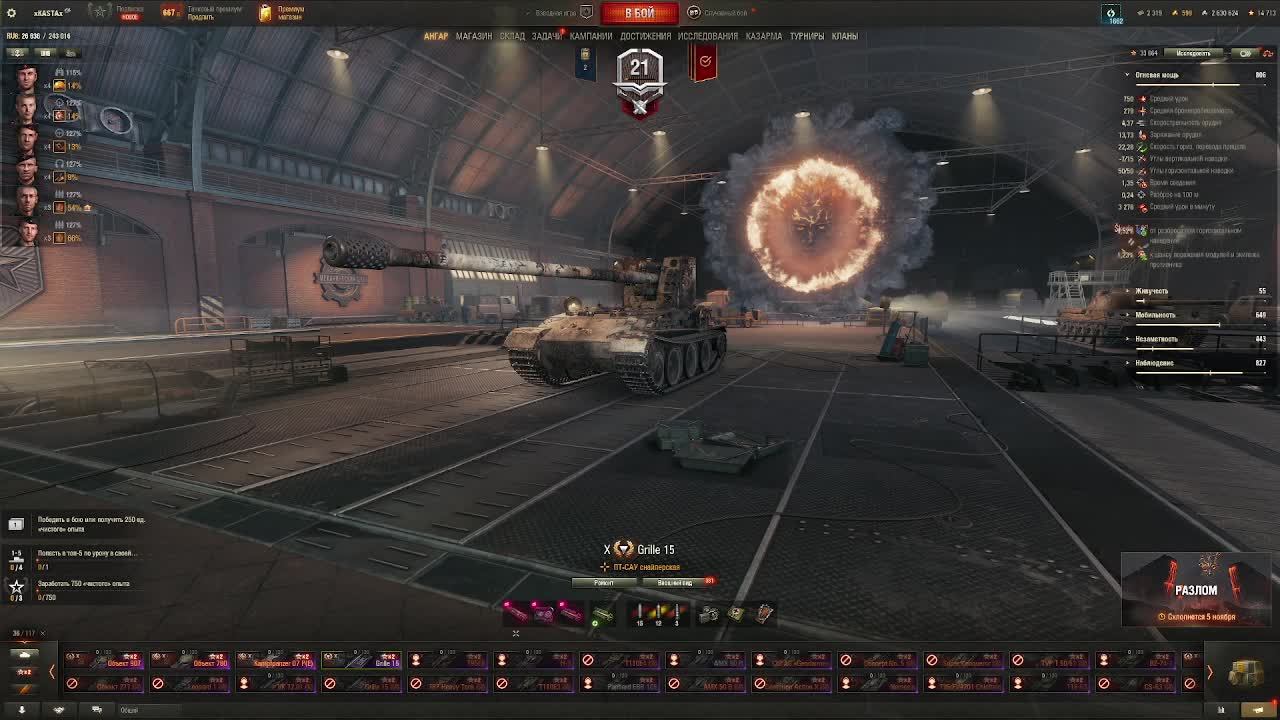Choose the Kampfpanzer 07 P(E) tank
The height and width of the screenshot is (720, 1280).
point(277,660)
